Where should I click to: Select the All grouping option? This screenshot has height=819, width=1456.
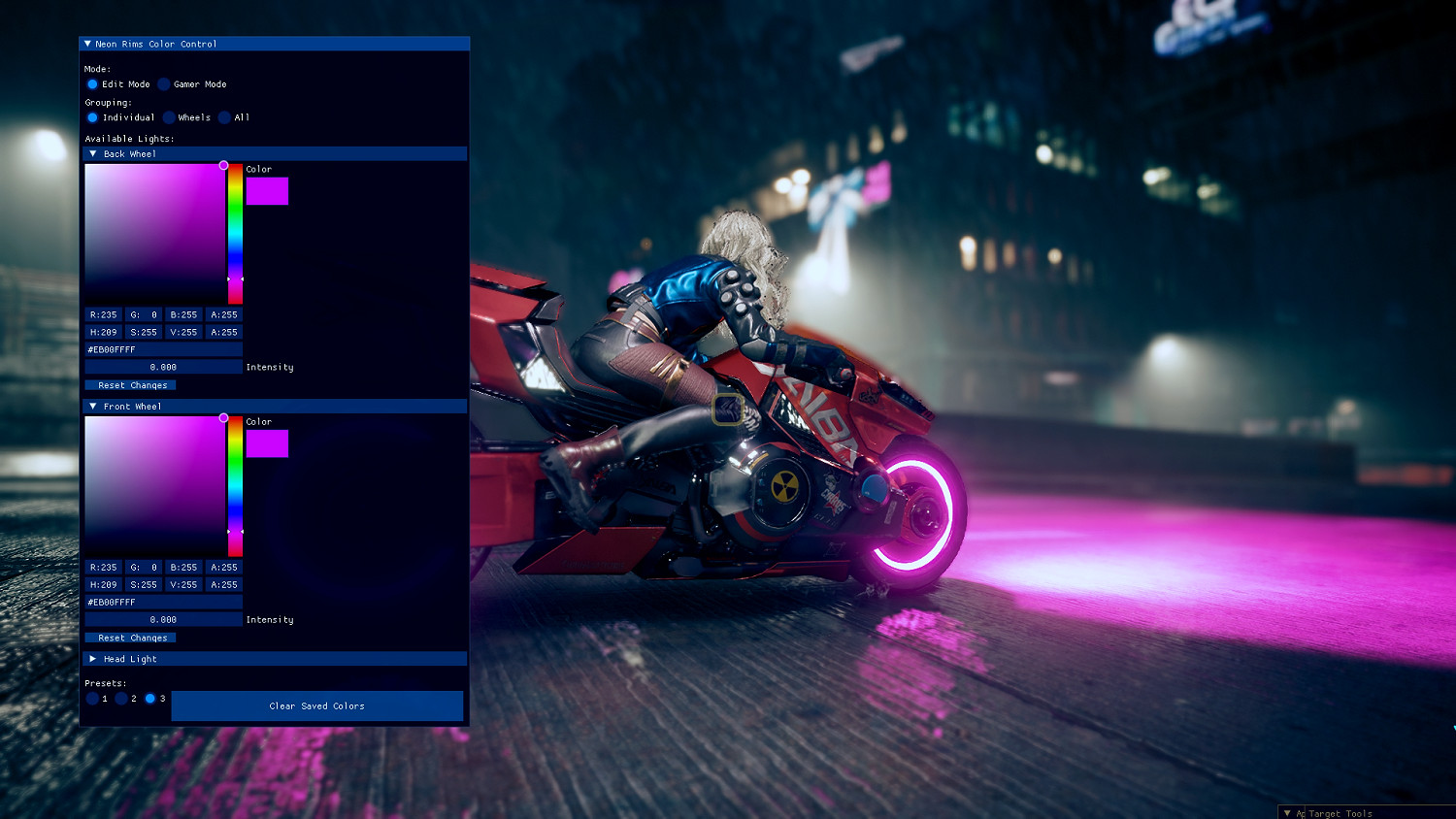pyautogui.click(x=224, y=116)
